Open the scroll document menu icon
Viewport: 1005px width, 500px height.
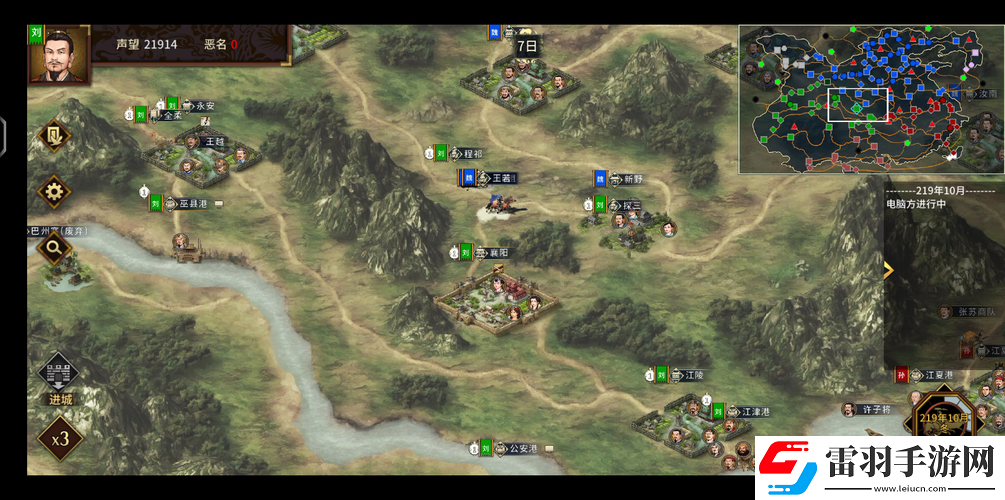tap(54, 134)
